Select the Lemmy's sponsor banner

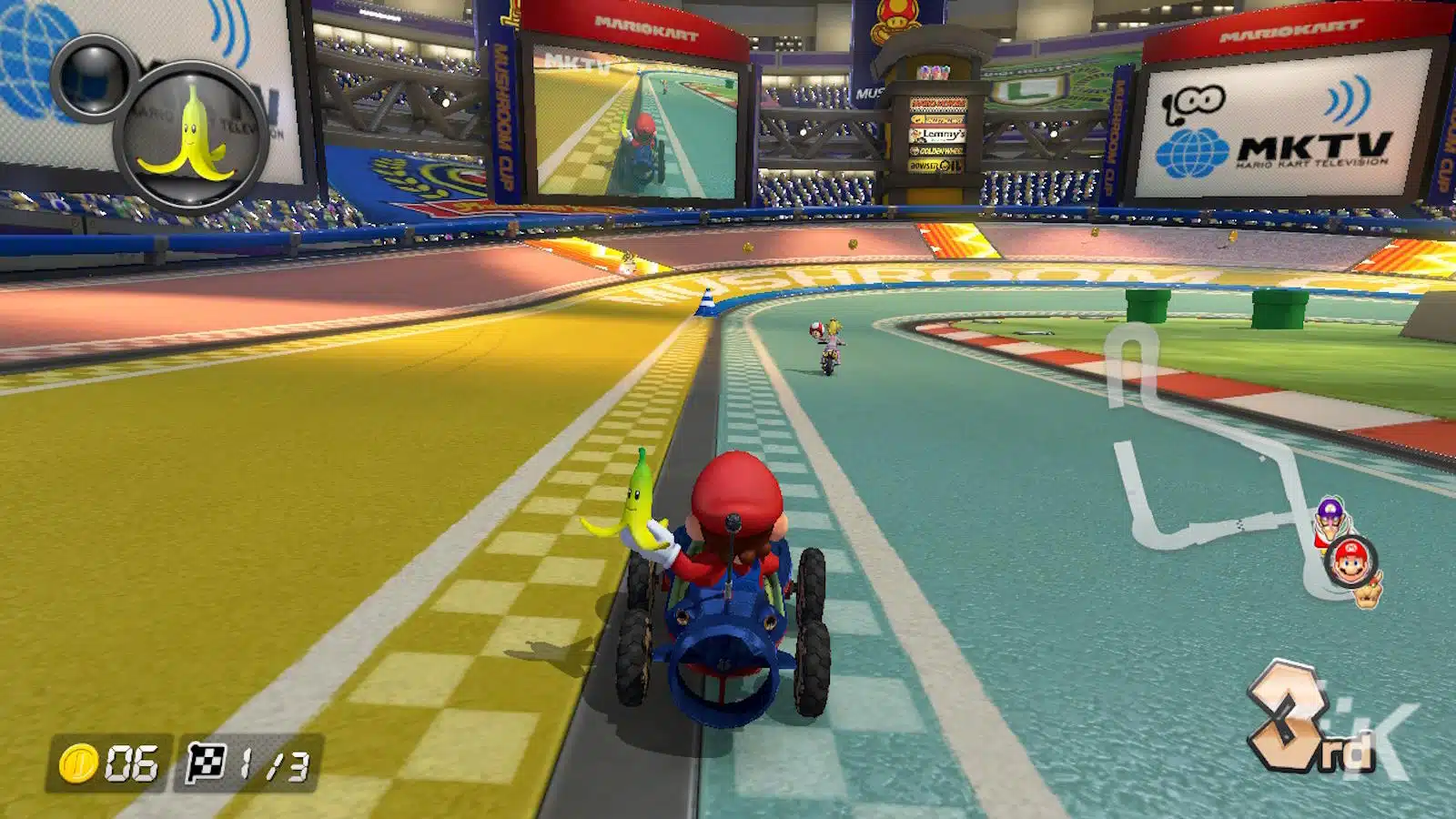[937, 135]
